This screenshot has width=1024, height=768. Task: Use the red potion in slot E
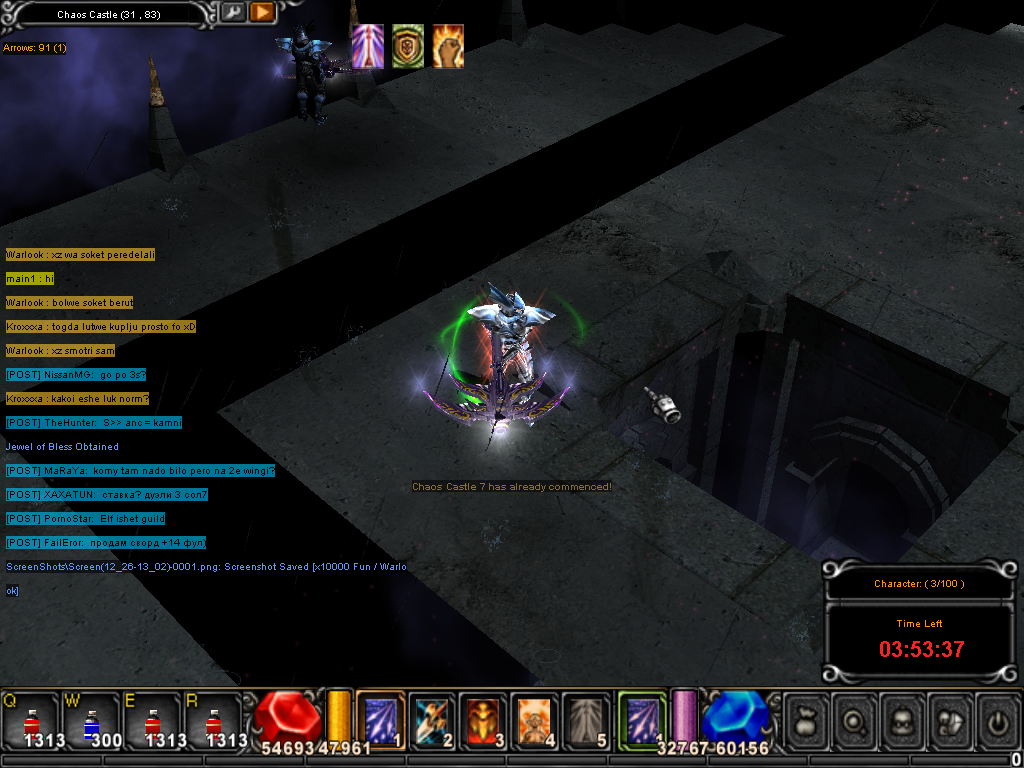click(152, 720)
